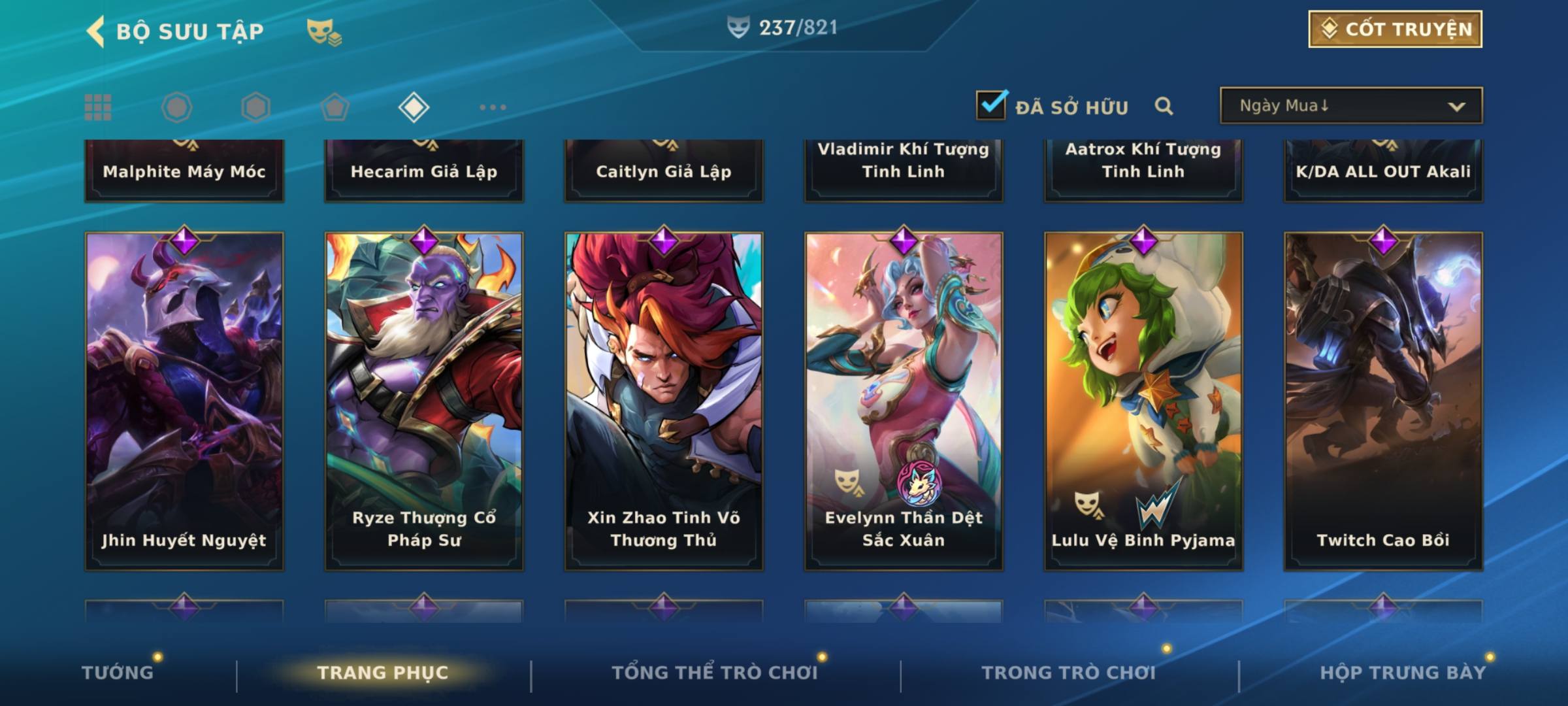Choose the diamond rarity filter
The height and width of the screenshot is (706, 1568).
coord(414,107)
